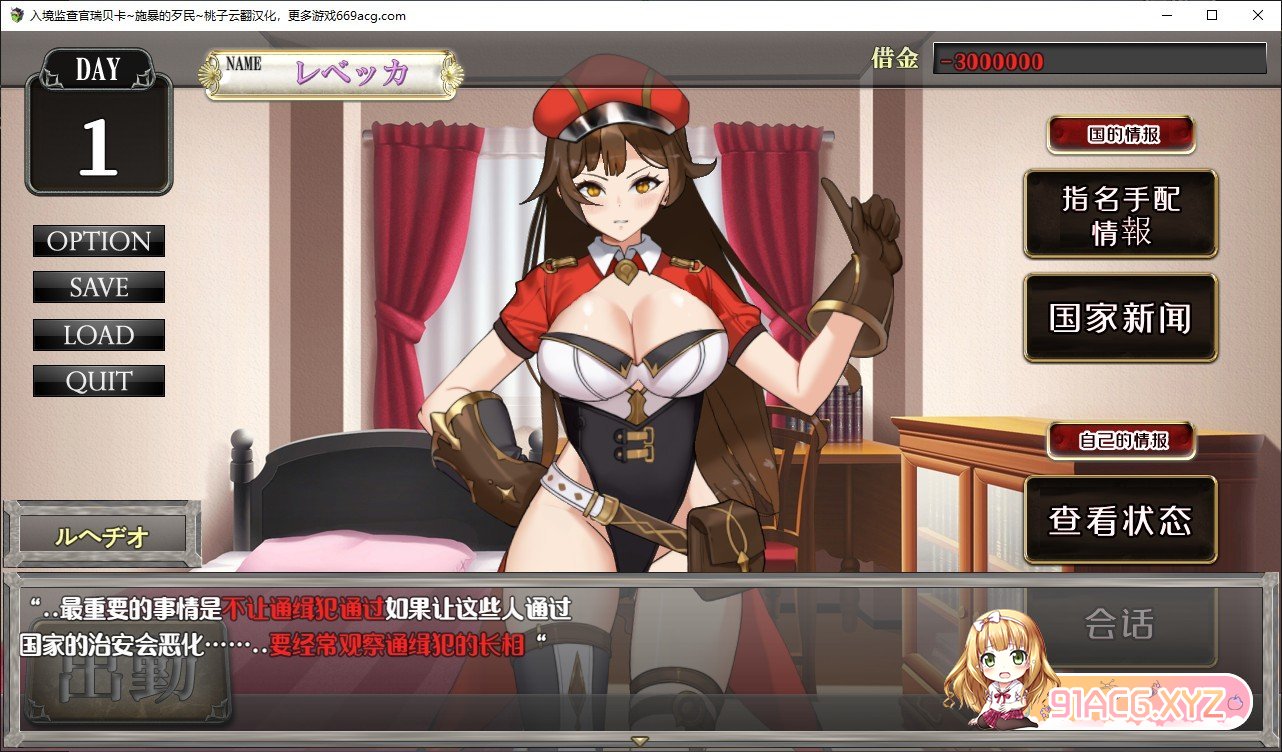Show the 国家新闻 national news
The width and height of the screenshot is (1282, 752).
coord(1120,318)
